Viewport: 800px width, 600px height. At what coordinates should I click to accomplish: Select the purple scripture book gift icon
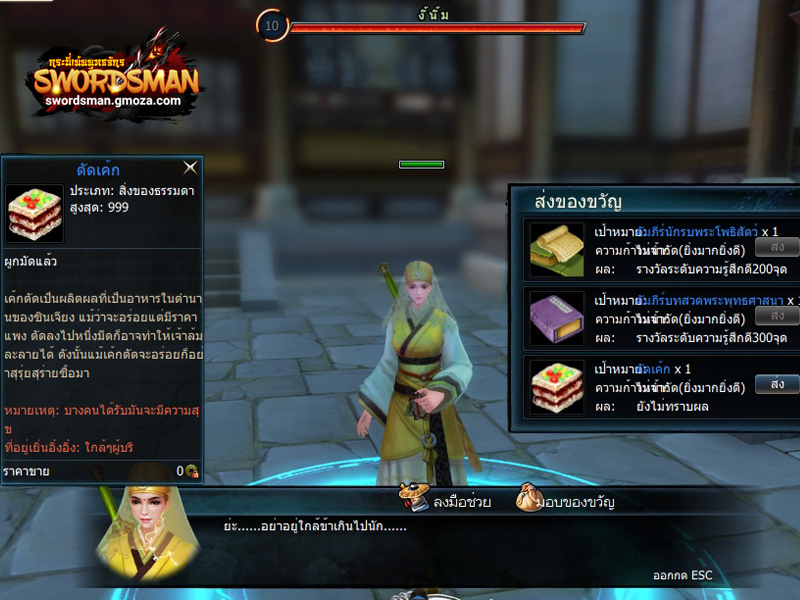tap(557, 318)
